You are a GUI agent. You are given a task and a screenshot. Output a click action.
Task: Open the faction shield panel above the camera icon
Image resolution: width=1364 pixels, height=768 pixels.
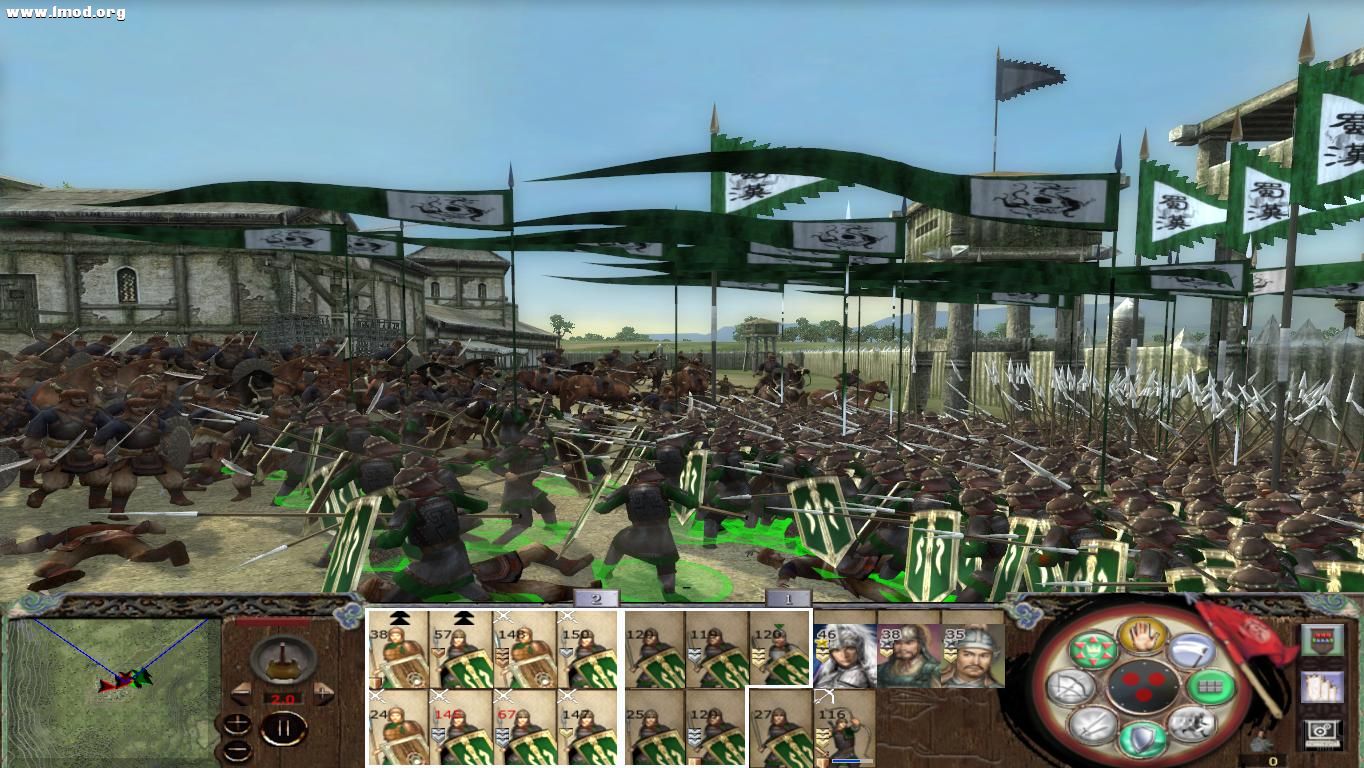1323,639
